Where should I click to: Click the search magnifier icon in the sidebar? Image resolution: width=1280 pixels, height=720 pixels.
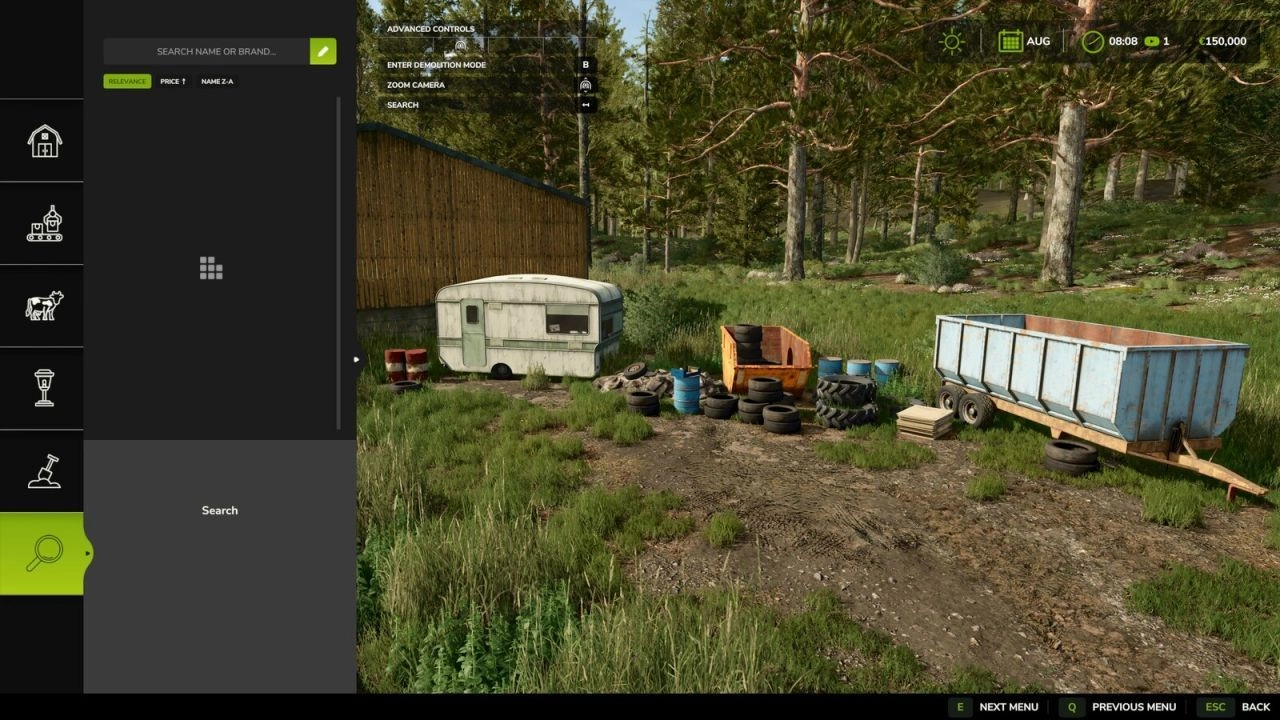(x=42, y=552)
